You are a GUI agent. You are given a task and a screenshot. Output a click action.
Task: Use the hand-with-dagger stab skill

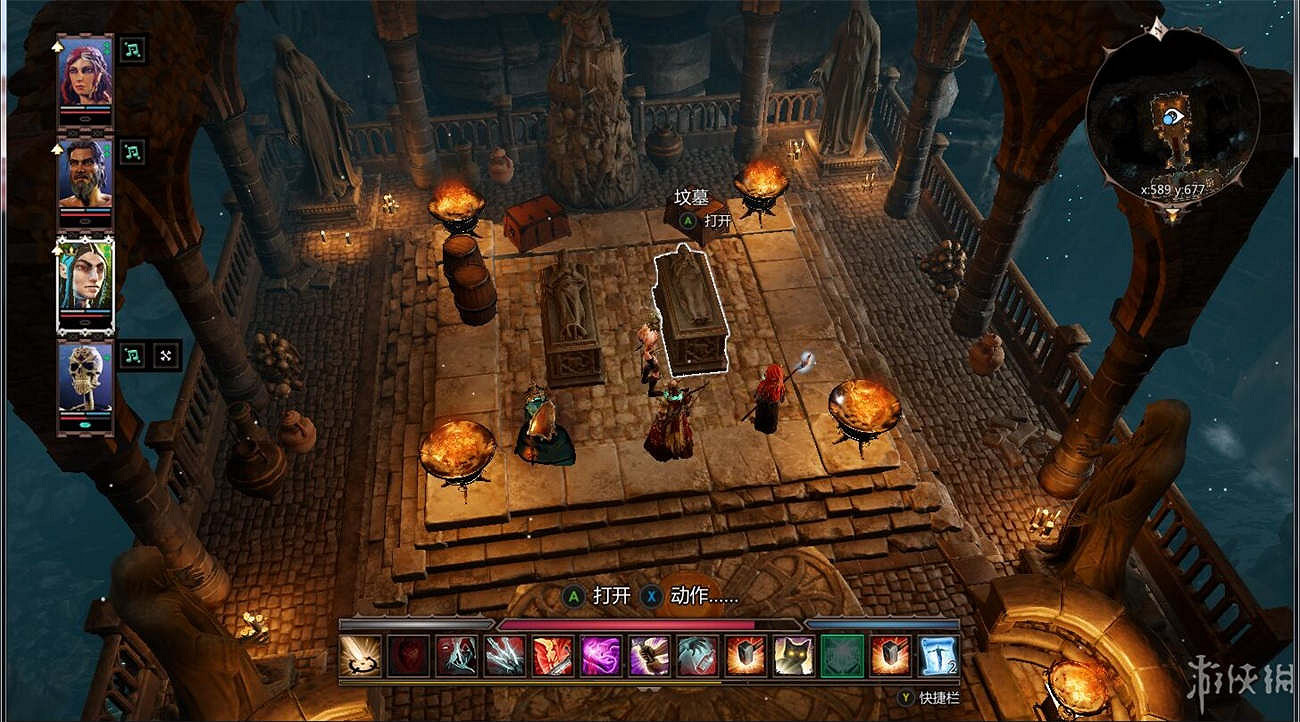pos(649,656)
